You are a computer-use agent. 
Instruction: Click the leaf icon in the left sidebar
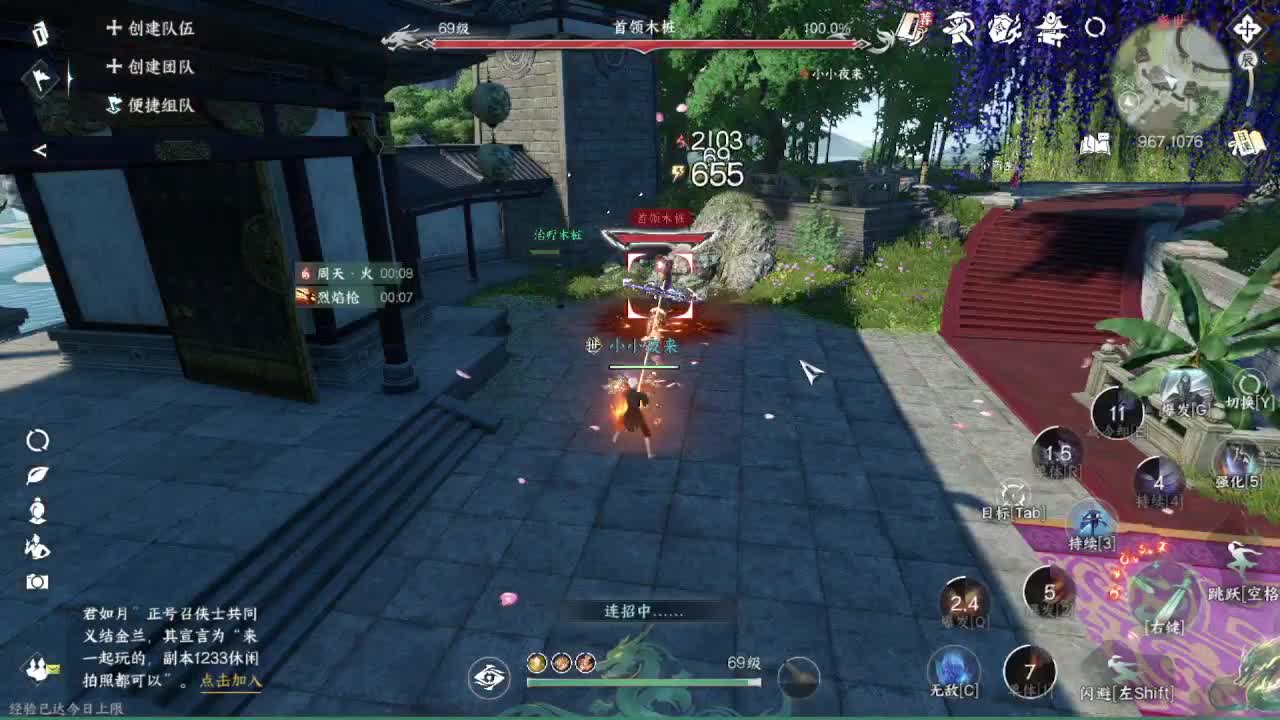coord(37,475)
